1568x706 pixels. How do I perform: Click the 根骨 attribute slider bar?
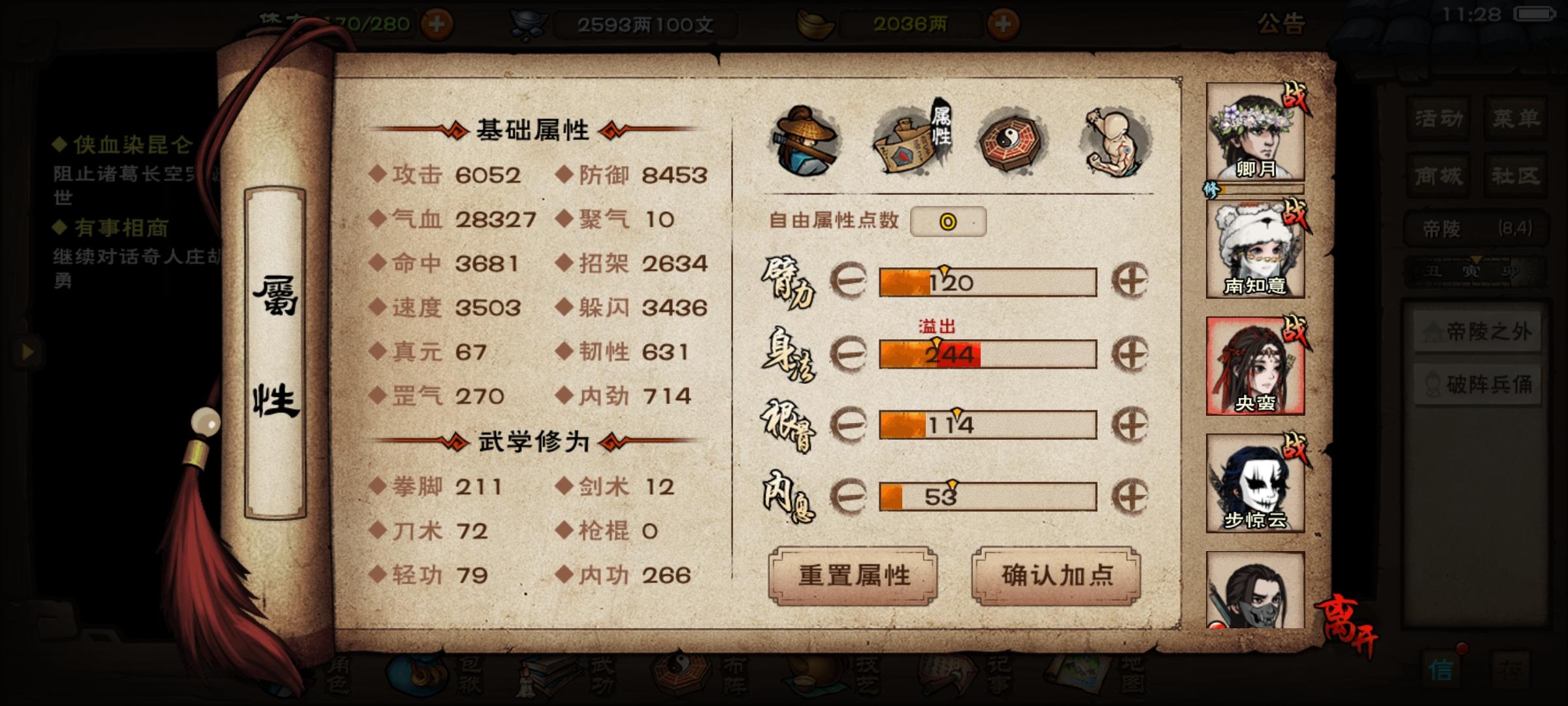coord(987,425)
